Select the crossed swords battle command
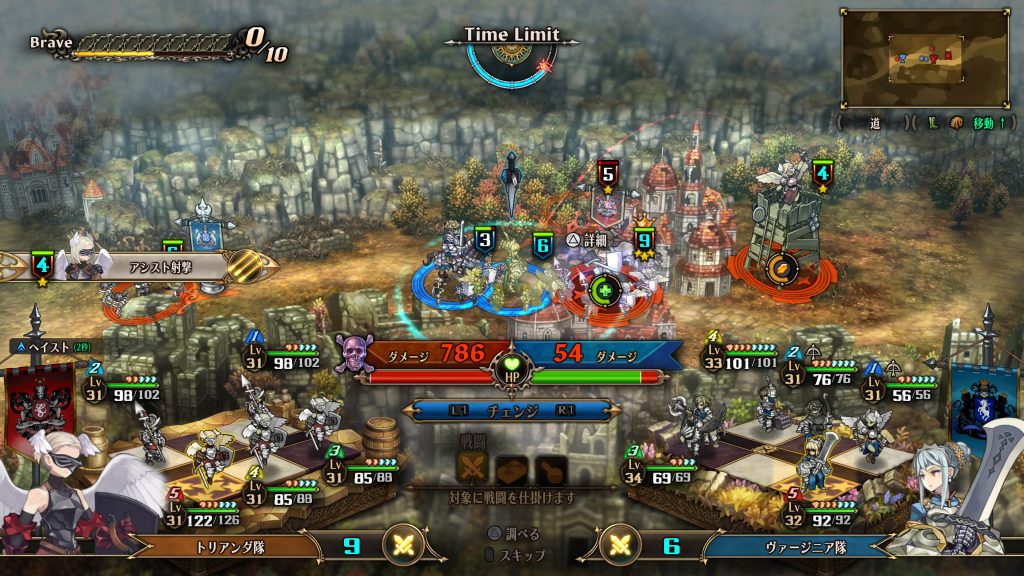 click(x=472, y=466)
